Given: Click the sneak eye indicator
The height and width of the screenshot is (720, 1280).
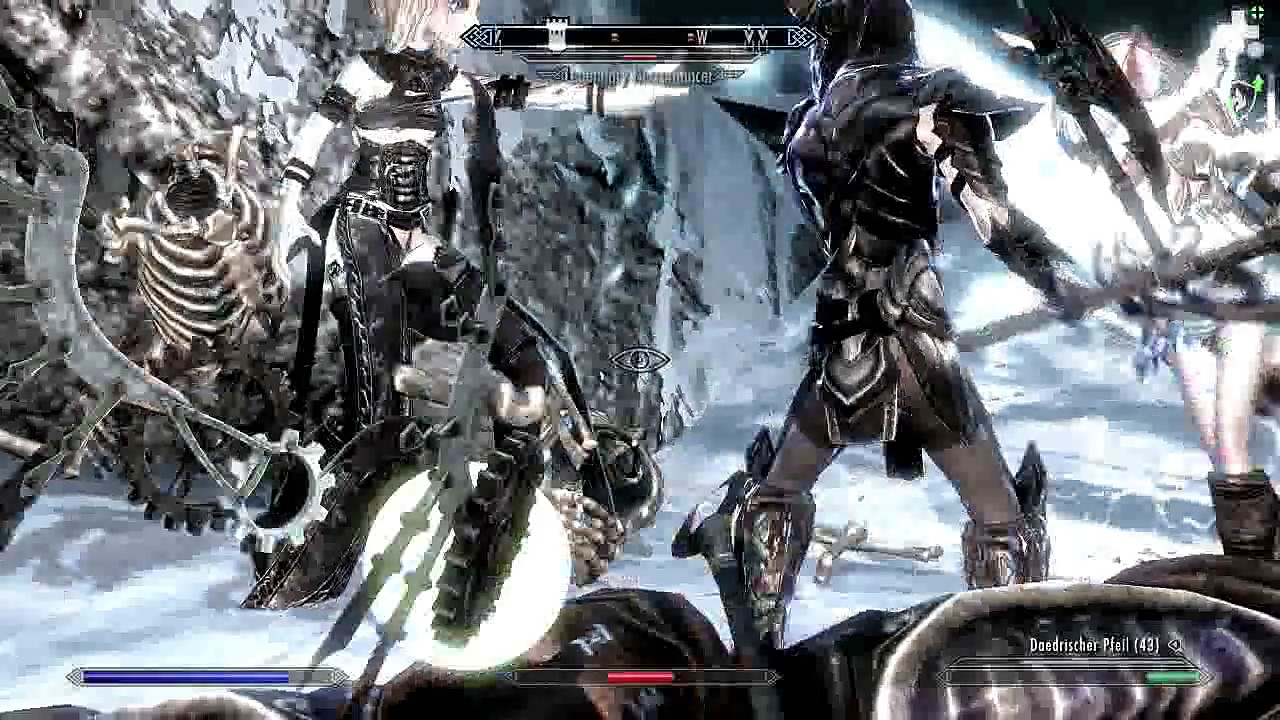Looking at the screenshot, I should click(640, 359).
